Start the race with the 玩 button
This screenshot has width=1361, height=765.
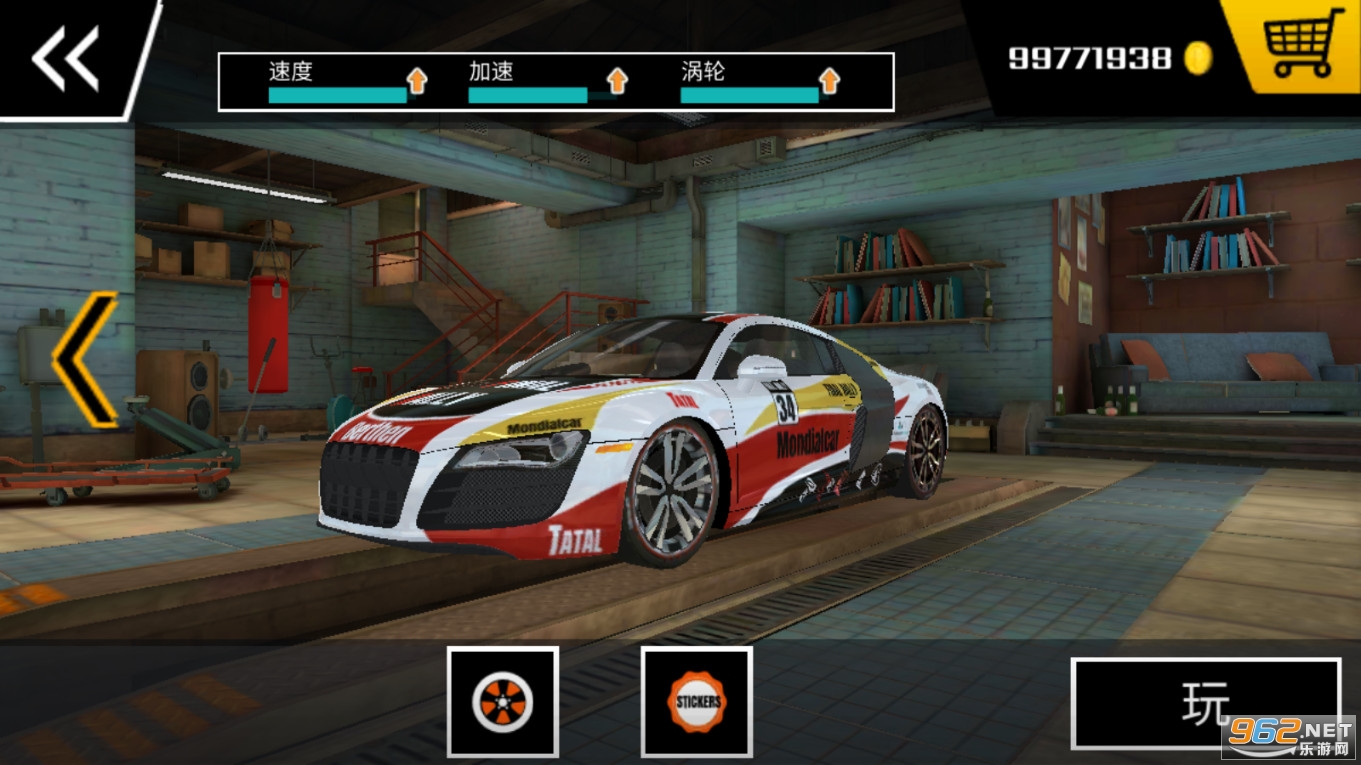[x=1205, y=703]
